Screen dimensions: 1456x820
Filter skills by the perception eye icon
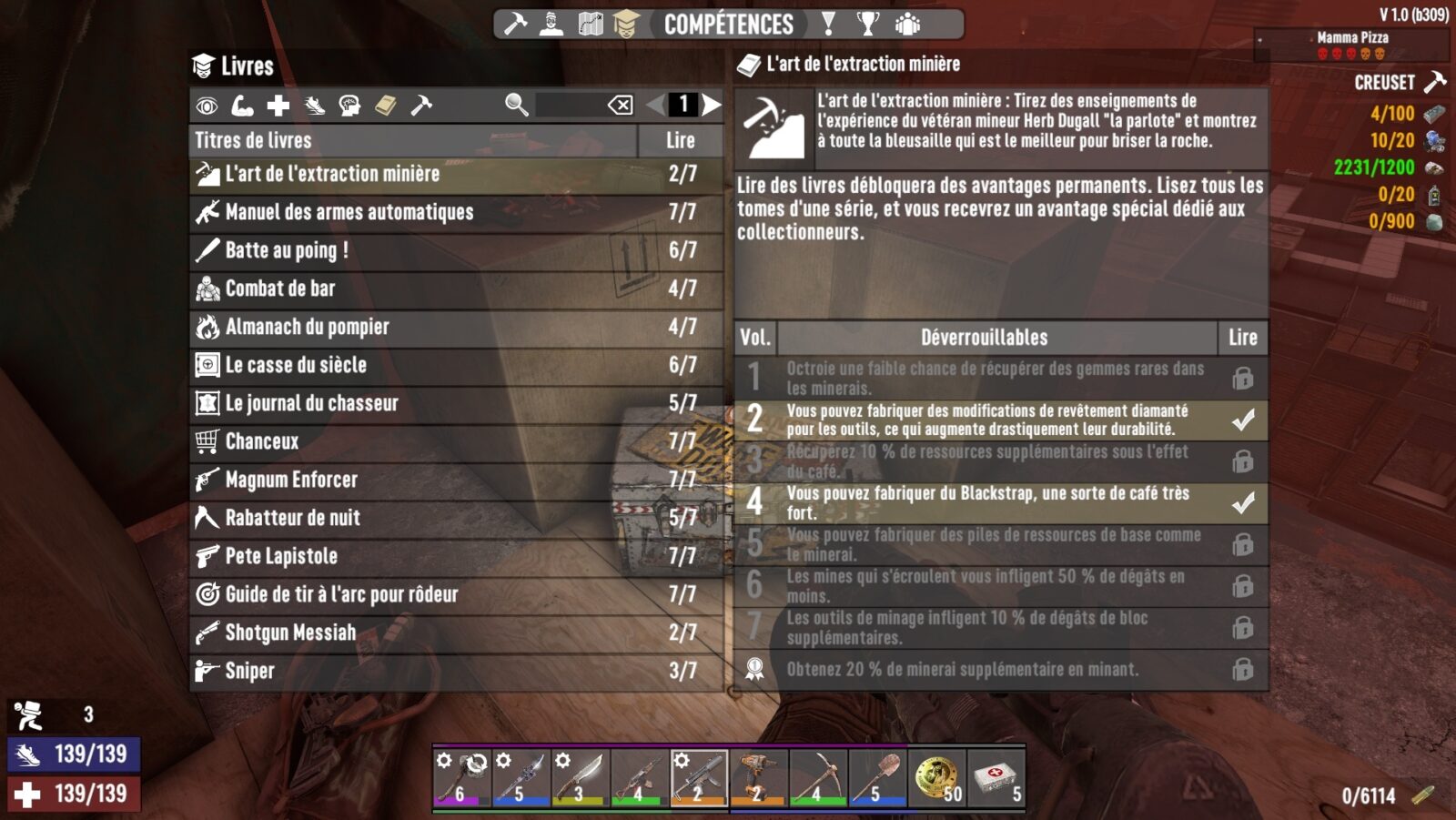click(207, 106)
